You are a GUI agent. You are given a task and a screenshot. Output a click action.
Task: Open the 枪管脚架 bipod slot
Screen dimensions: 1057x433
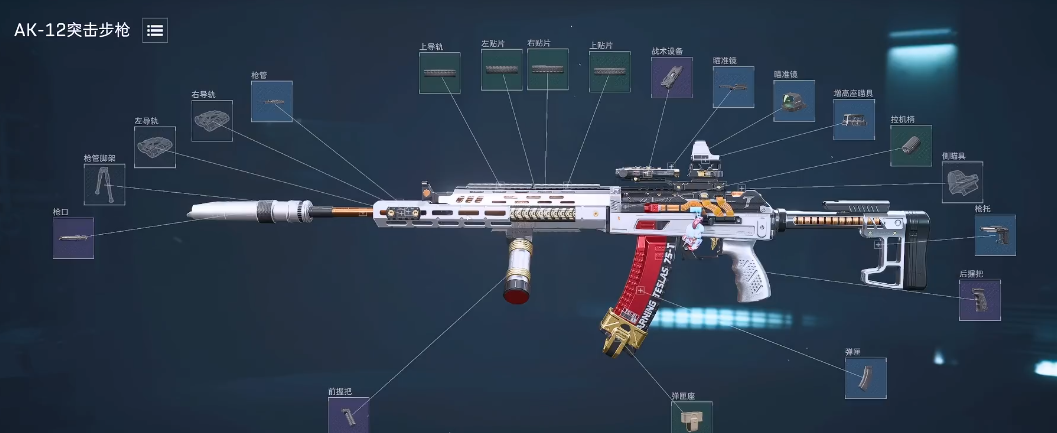[105, 185]
